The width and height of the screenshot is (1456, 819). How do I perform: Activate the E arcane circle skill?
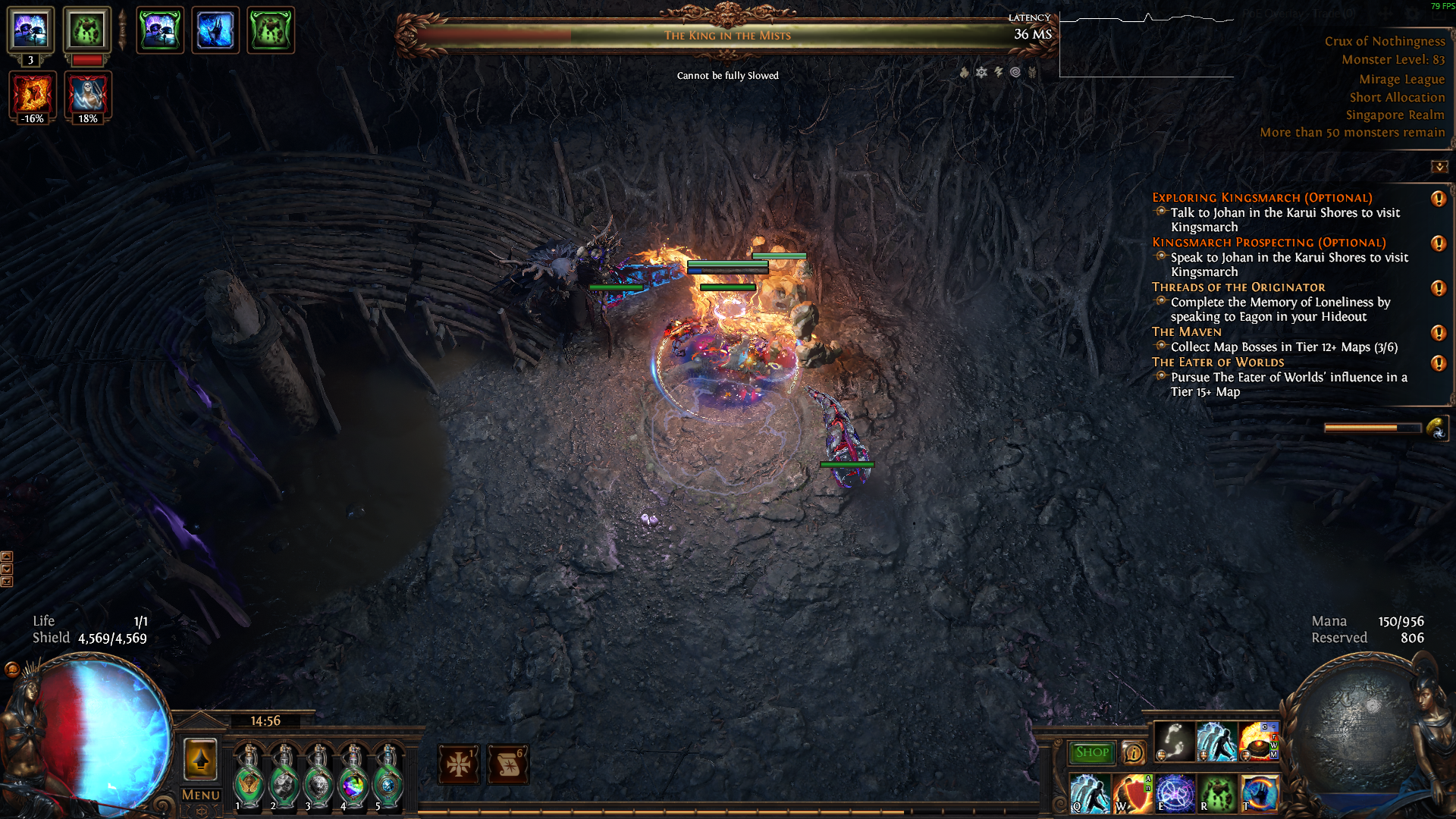click(x=1175, y=793)
